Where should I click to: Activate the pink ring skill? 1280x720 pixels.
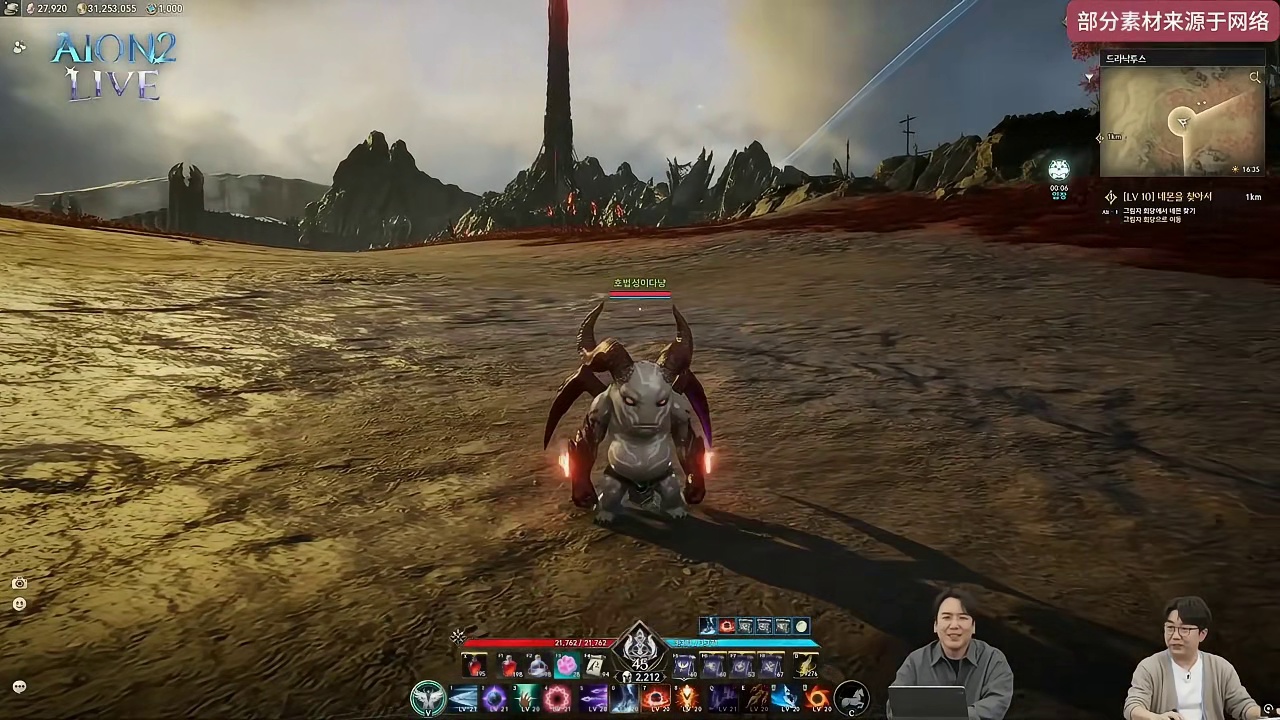tap(558, 698)
